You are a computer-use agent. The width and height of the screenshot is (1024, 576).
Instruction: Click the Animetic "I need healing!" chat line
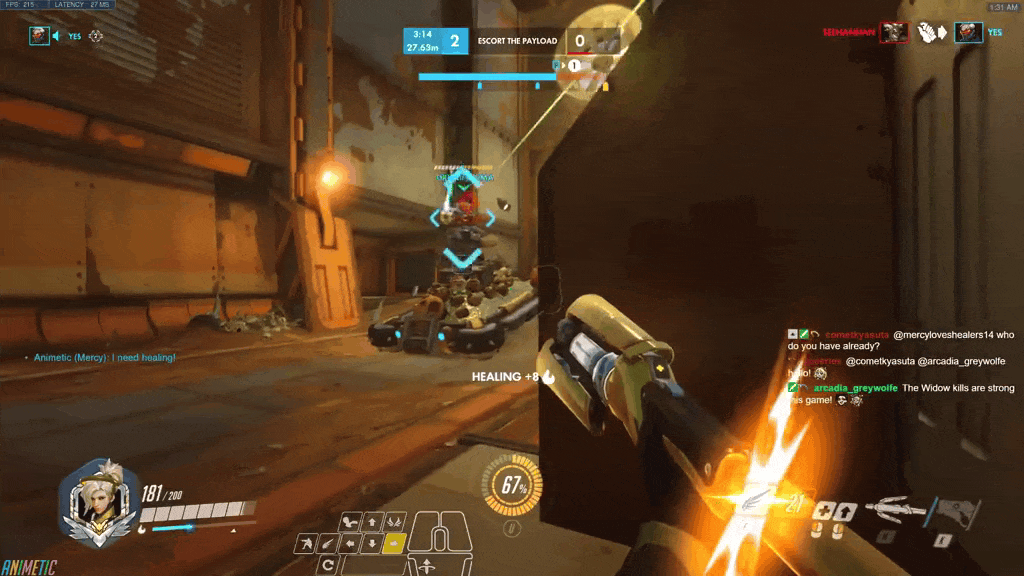(105, 357)
